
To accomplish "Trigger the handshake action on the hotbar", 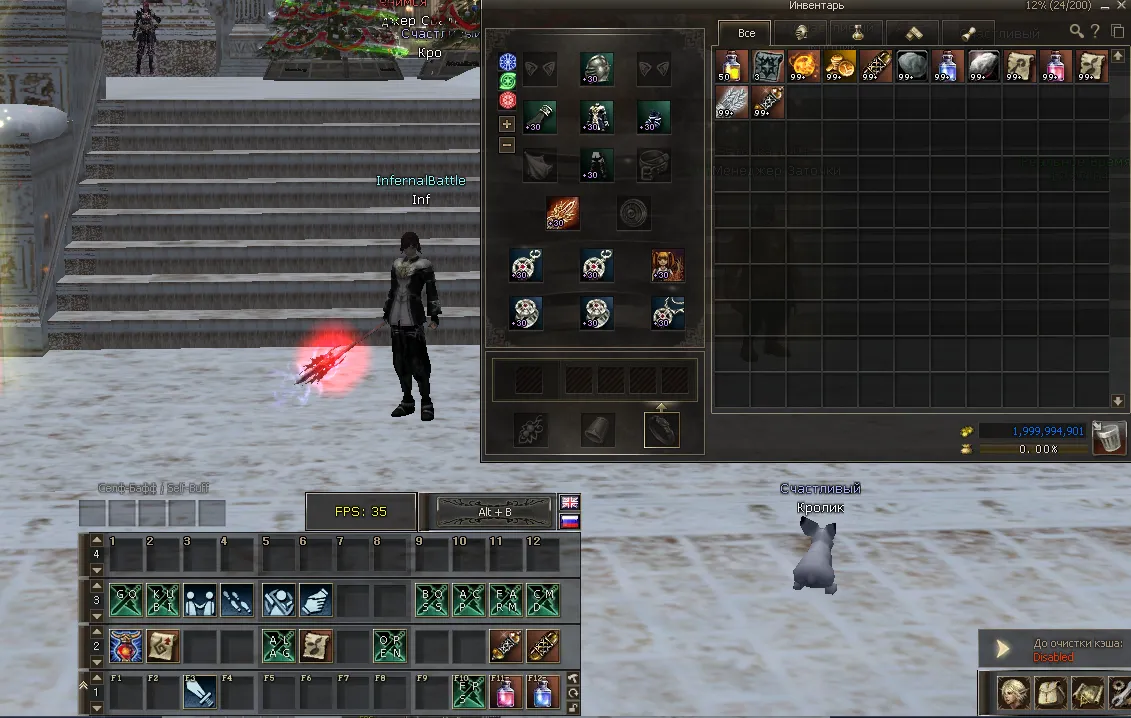I will coord(201,600).
